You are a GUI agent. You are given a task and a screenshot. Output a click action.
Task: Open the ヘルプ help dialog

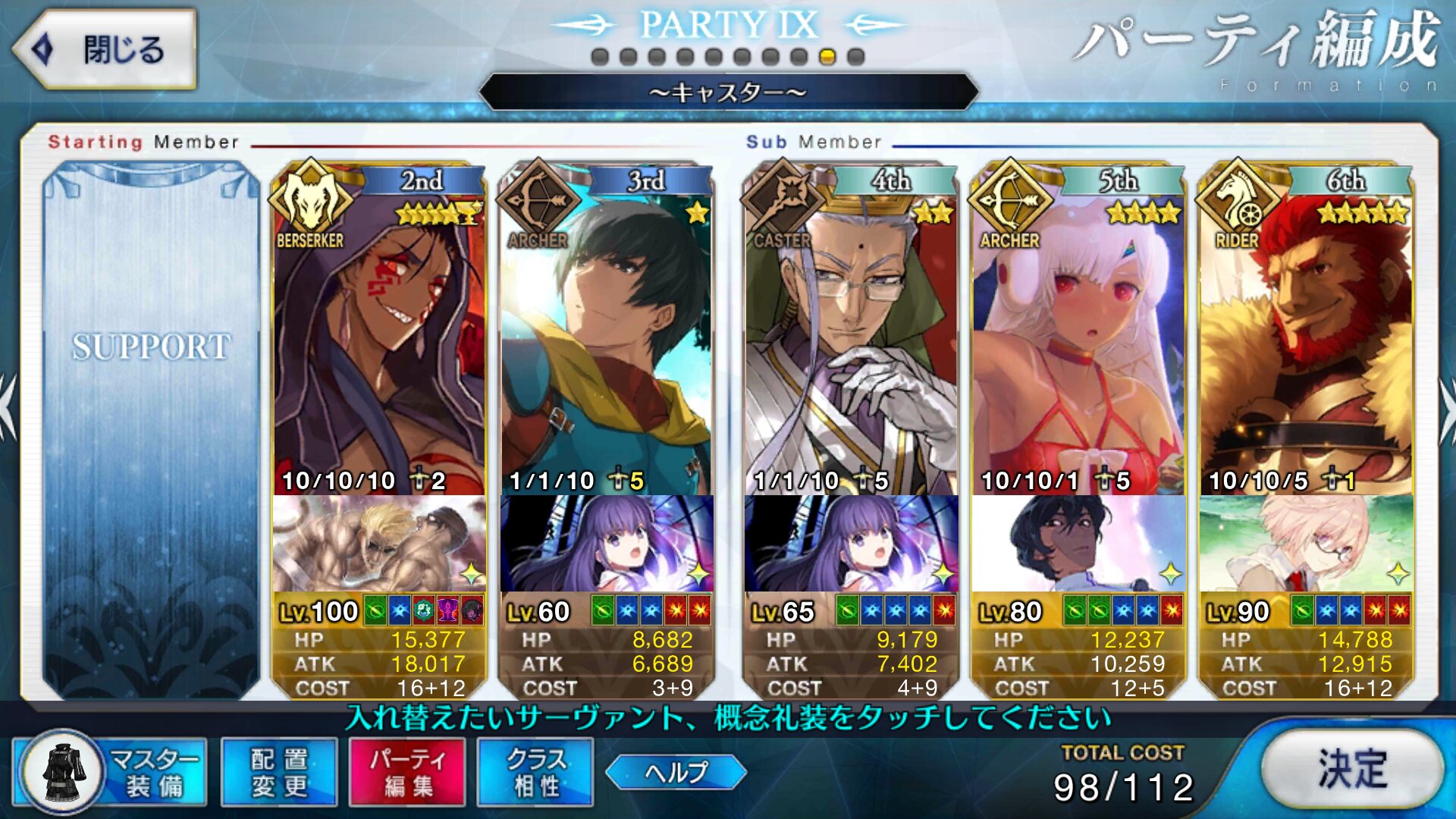pos(676,772)
